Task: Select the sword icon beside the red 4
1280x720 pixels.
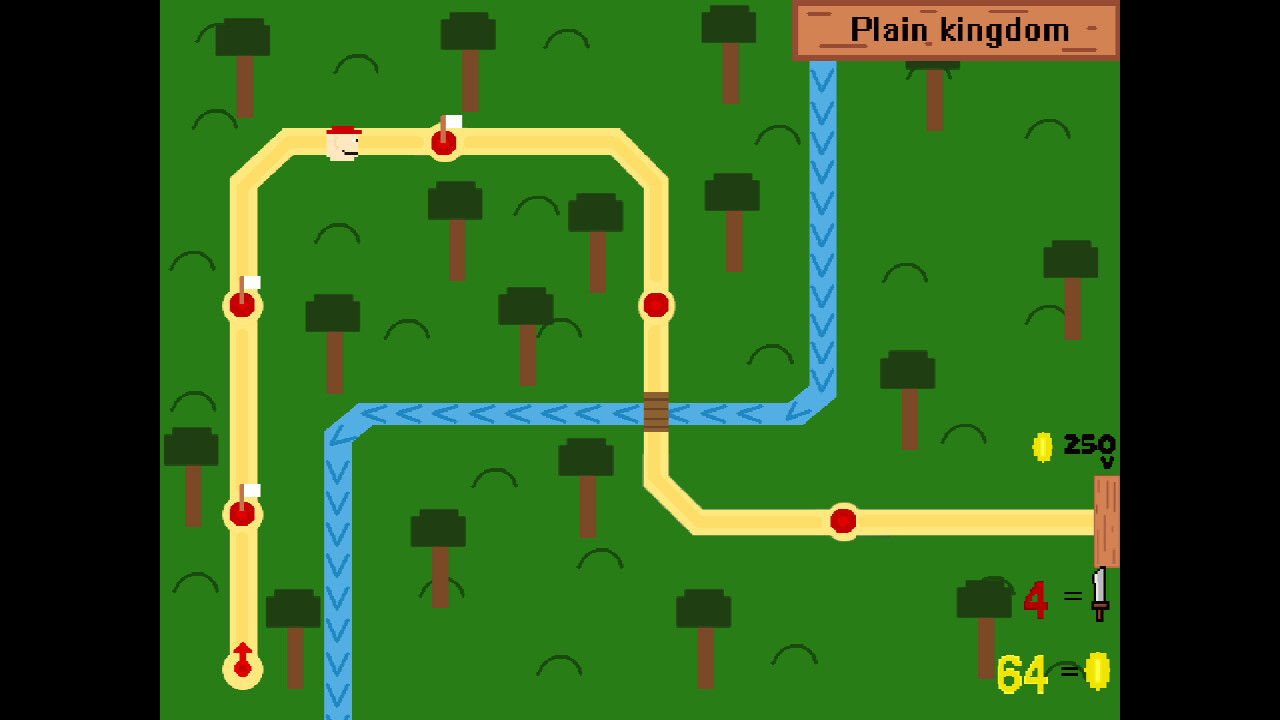Action: click(1100, 594)
